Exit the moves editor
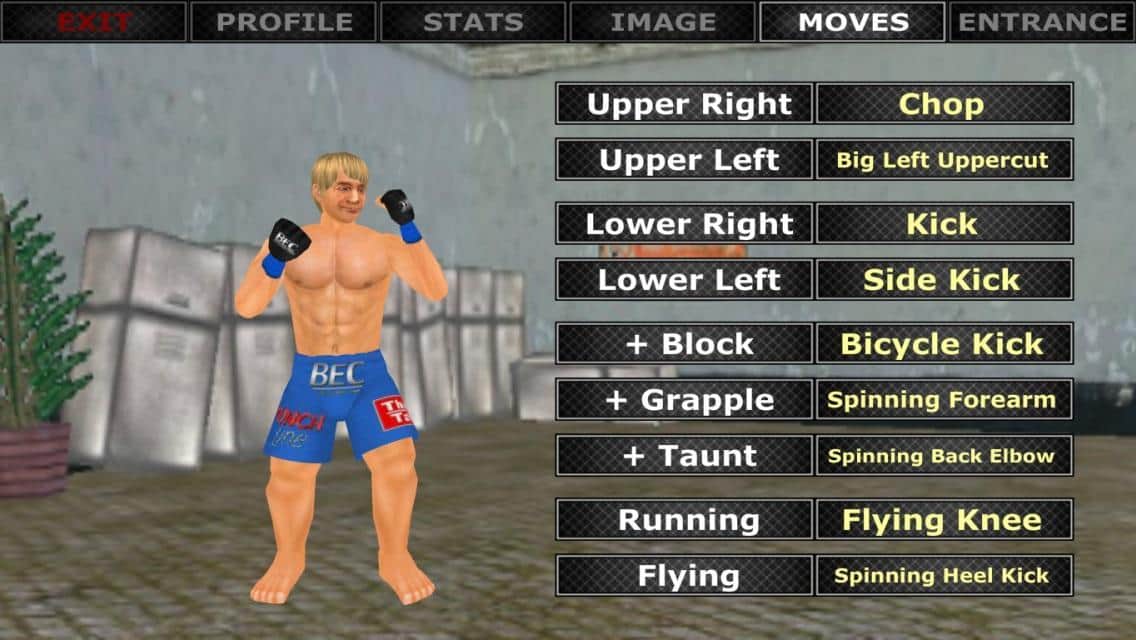This screenshot has height=640, width=1136. coord(93,22)
